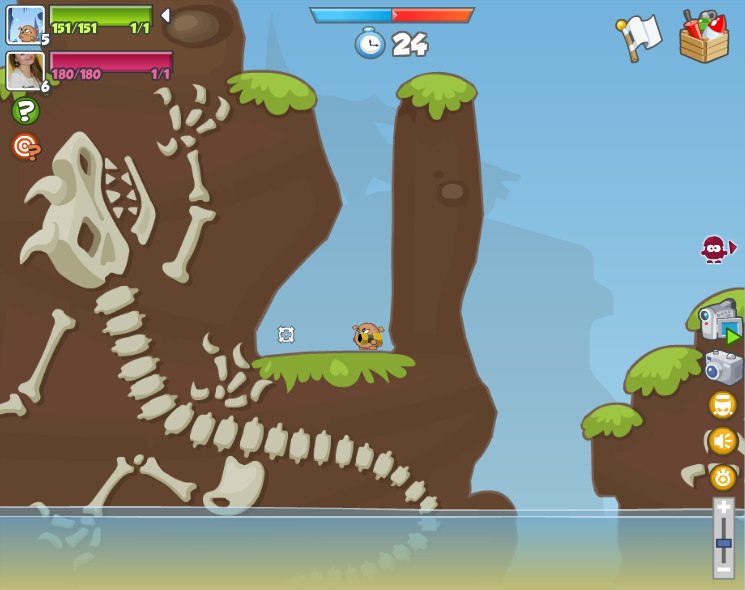Click the off-screen enemy indicator

pos(716,248)
